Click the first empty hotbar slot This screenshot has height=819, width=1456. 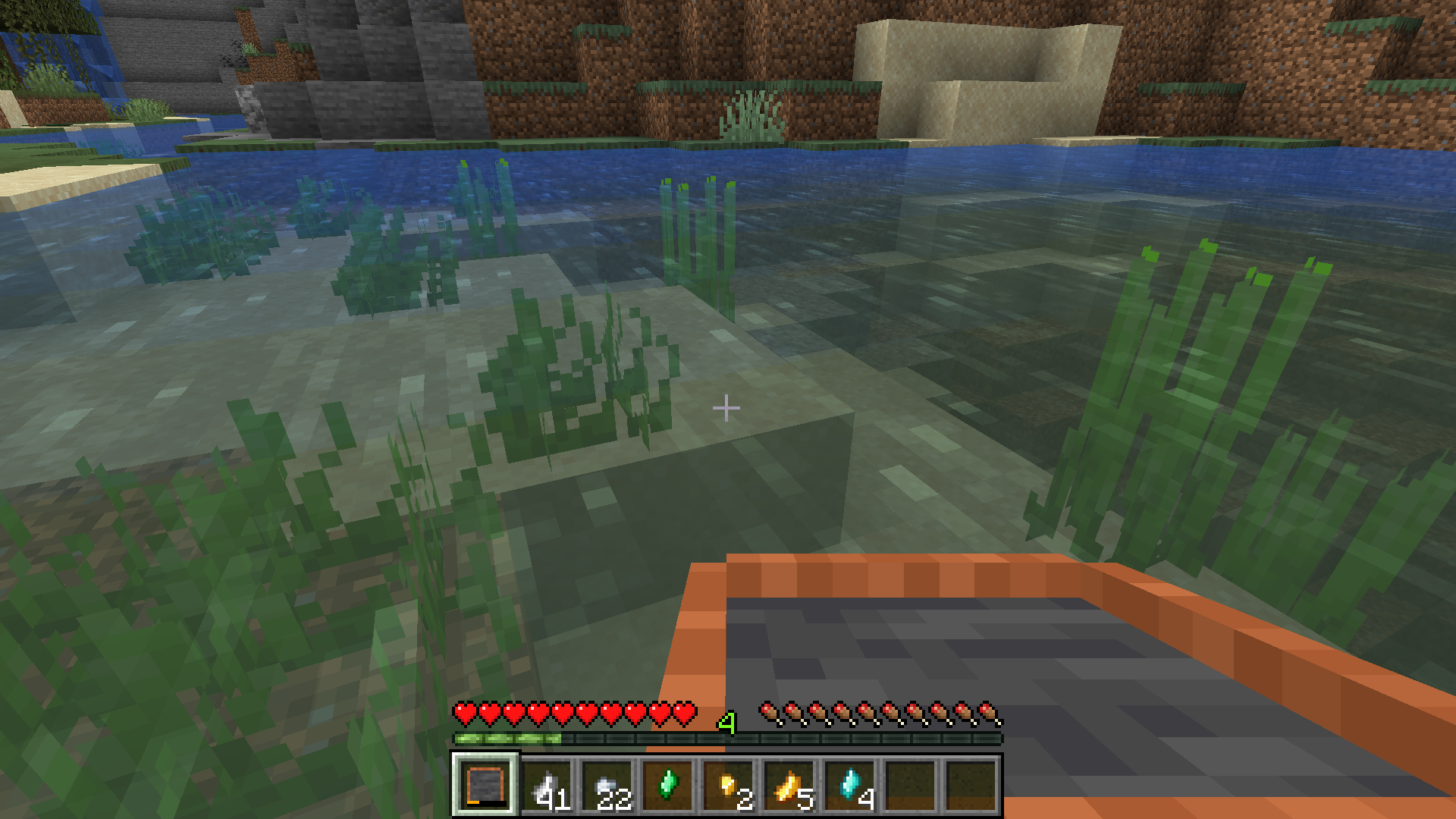coord(912,789)
